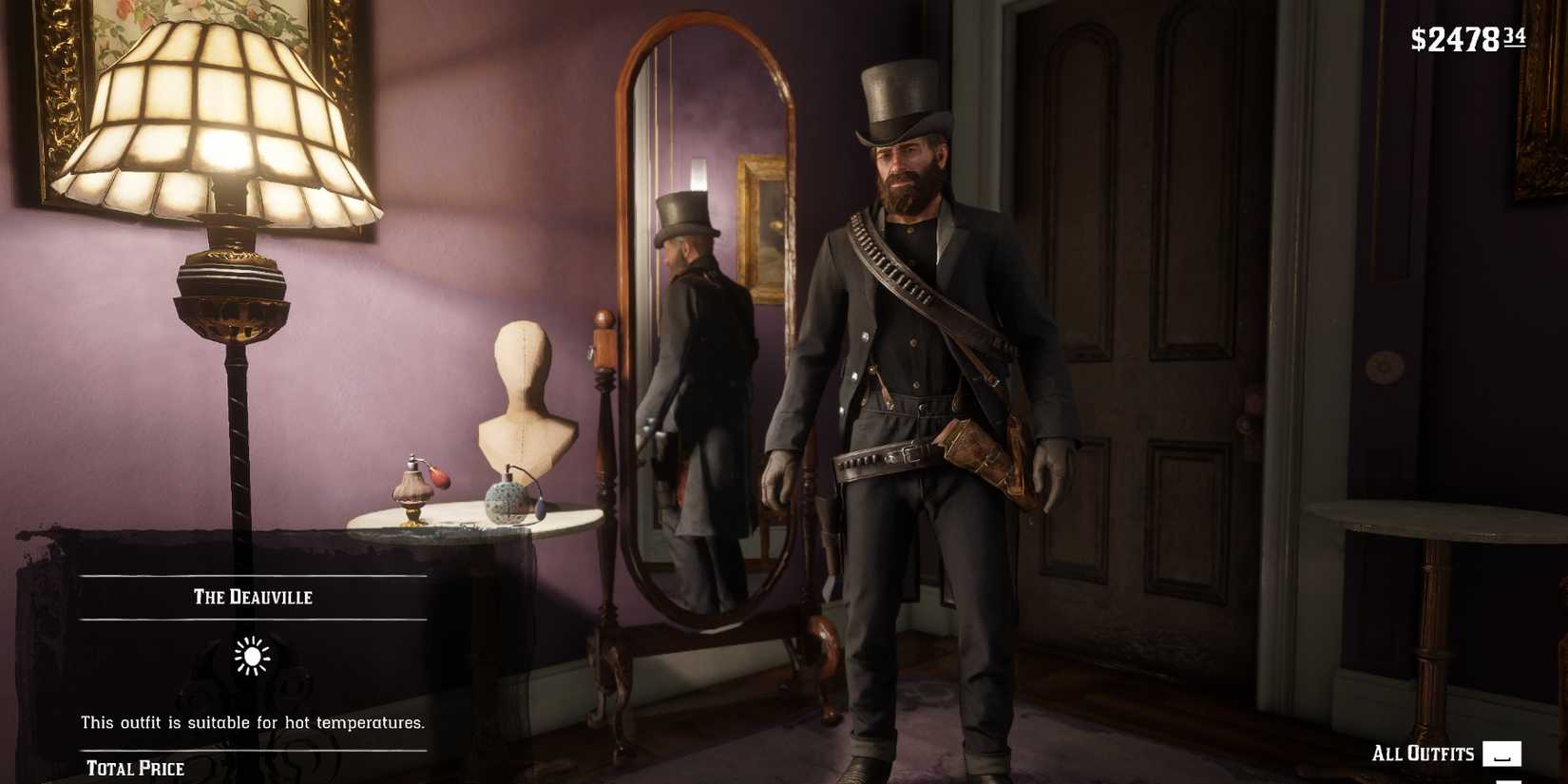Click the top hat on the character model
This screenshot has height=784, width=1568.
(x=901, y=105)
